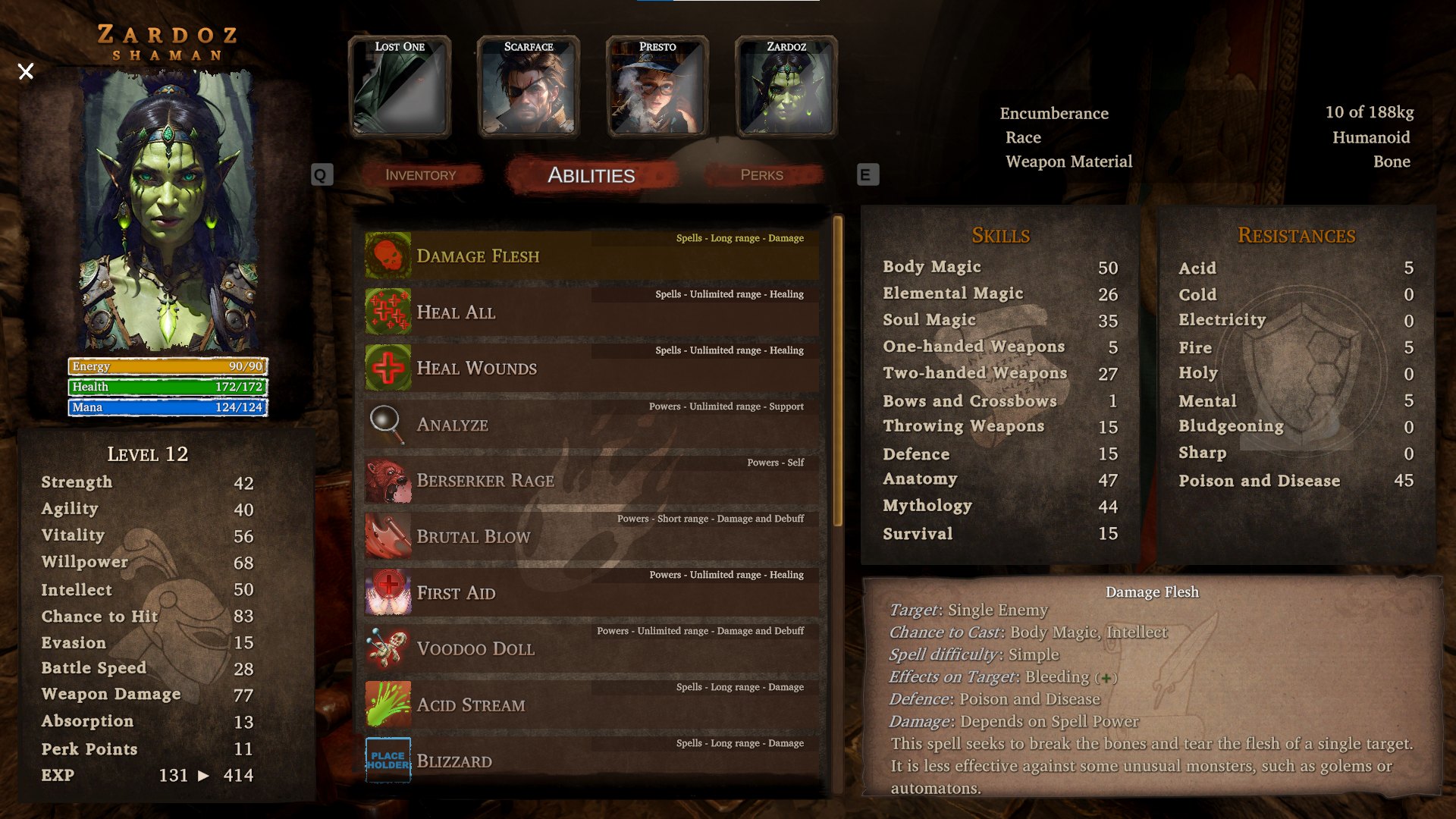The height and width of the screenshot is (819, 1456).
Task: Click the Brutal Blow ability
Action: click(x=591, y=536)
